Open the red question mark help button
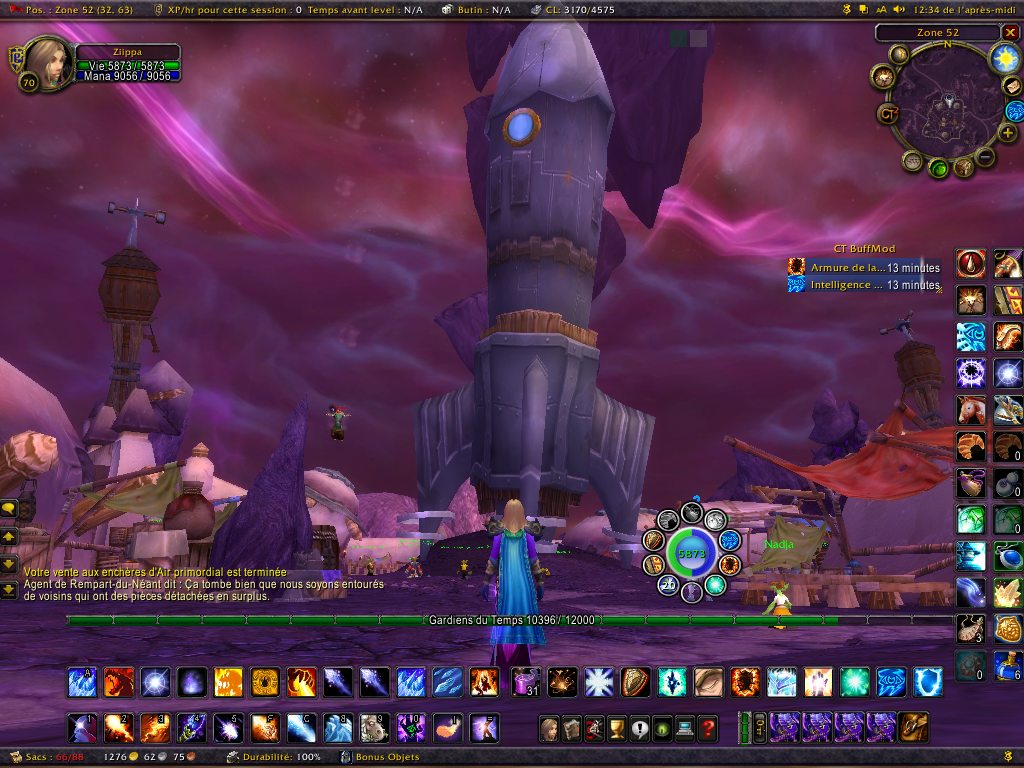The height and width of the screenshot is (768, 1024). [x=708, y=728]
